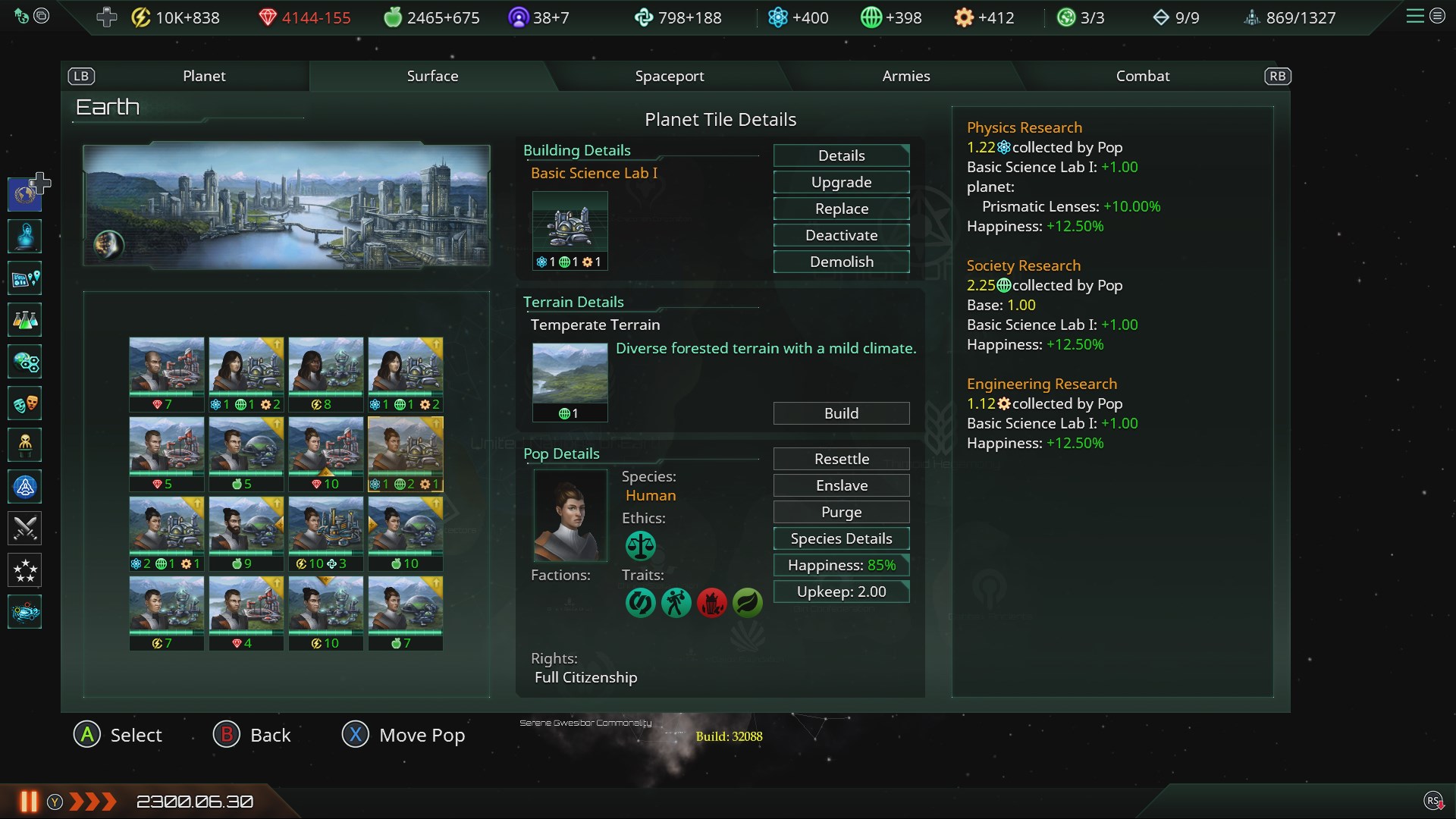Select the Situation Log map icon
The height and width of the screenshot is (819, 1456).
point(25,278)
